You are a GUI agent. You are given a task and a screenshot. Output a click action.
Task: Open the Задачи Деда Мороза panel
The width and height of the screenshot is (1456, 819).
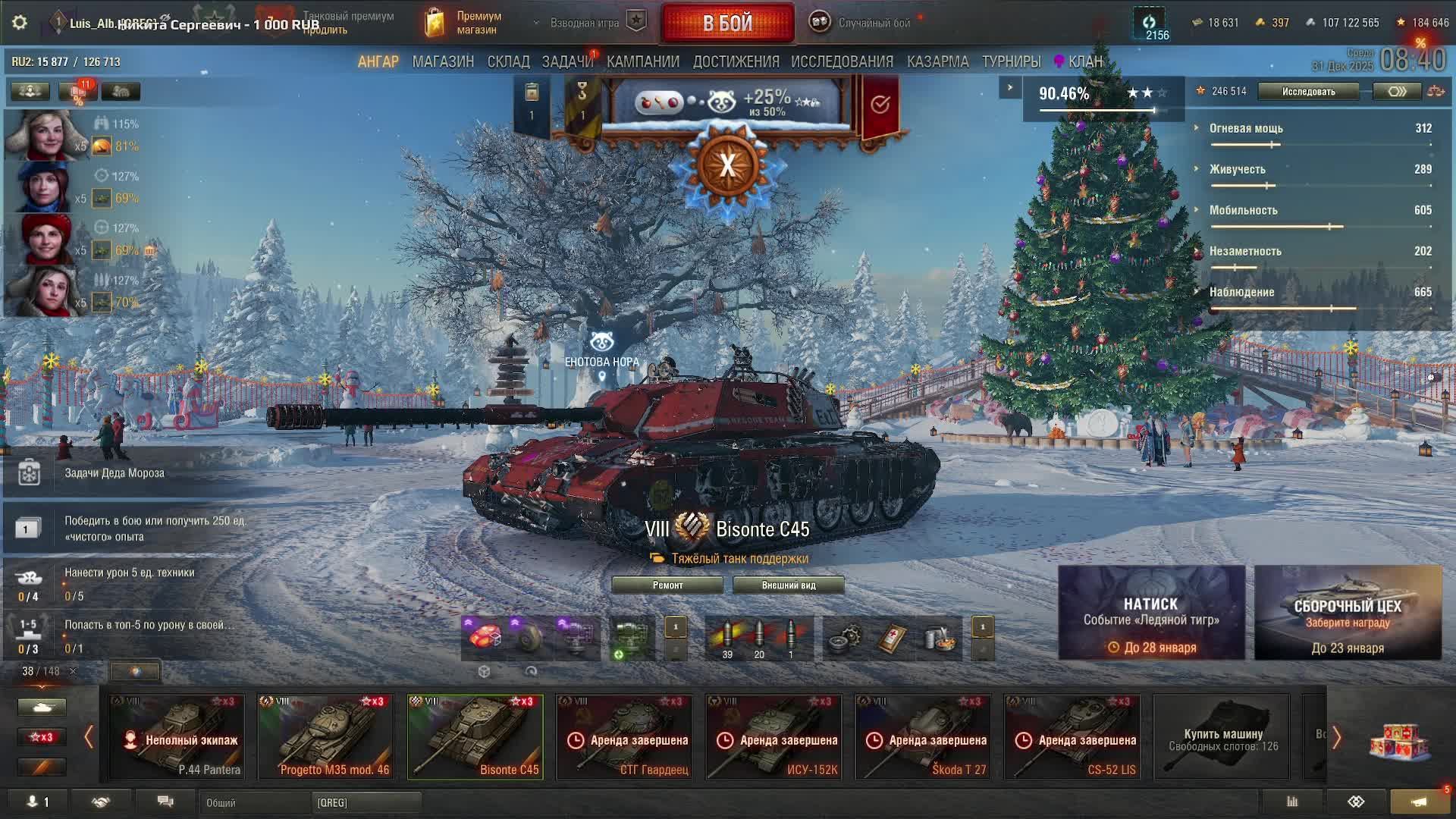coord(114,472)
